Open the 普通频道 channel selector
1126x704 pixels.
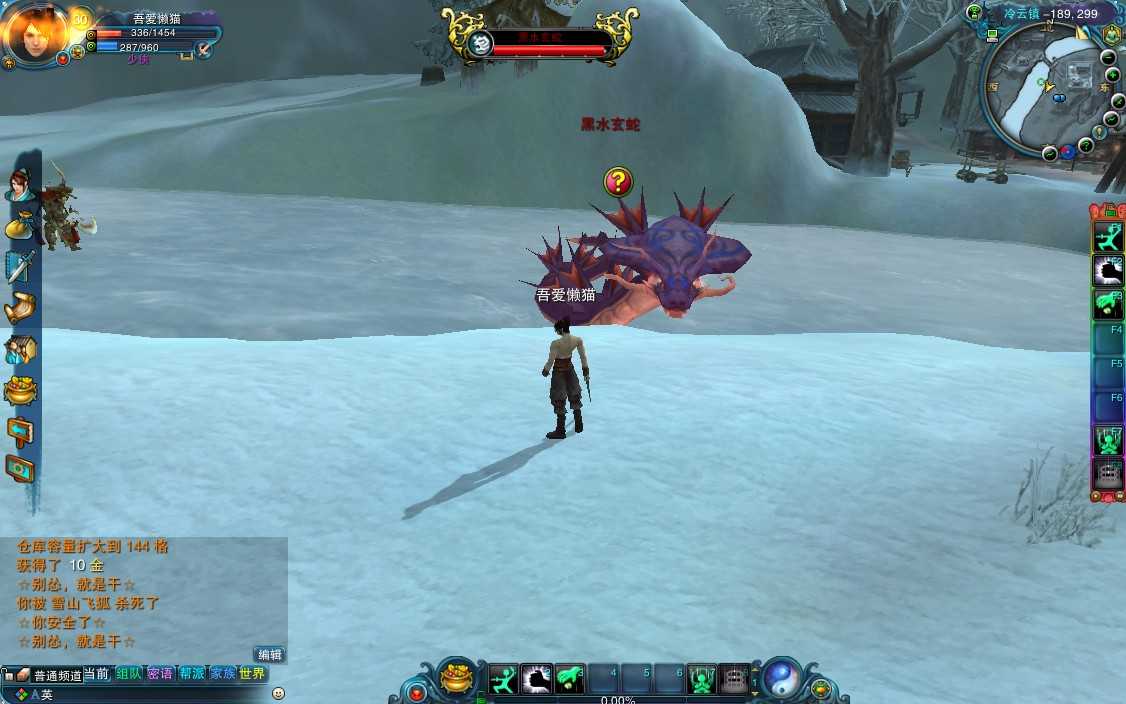[57, 676]
